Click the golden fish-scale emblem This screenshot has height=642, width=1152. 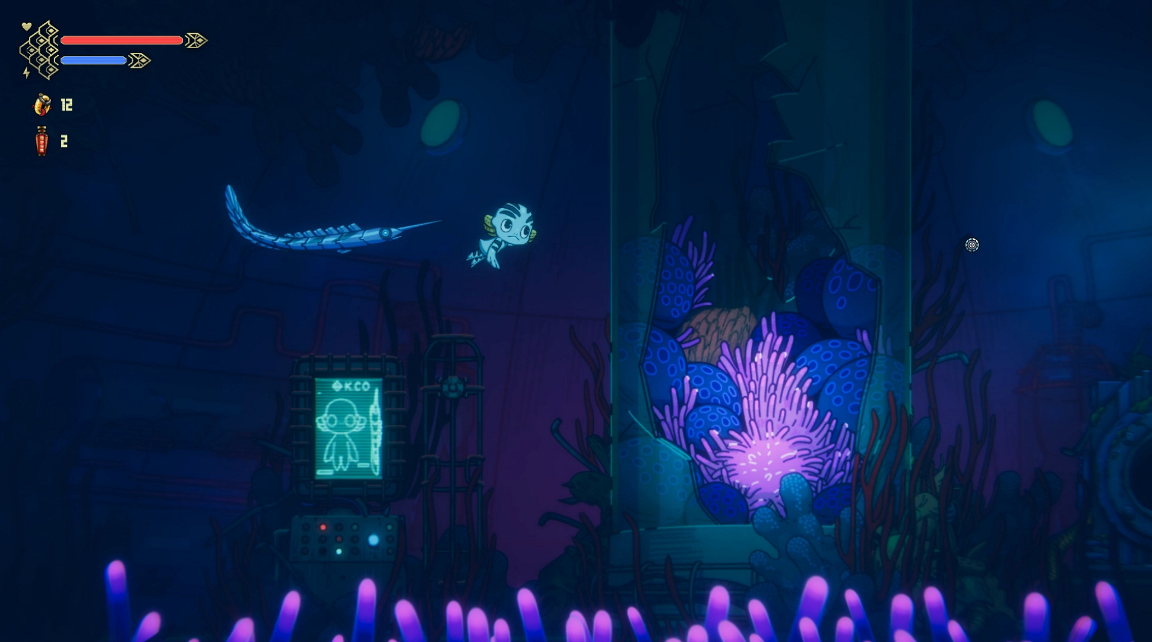[x=41, y=50]
